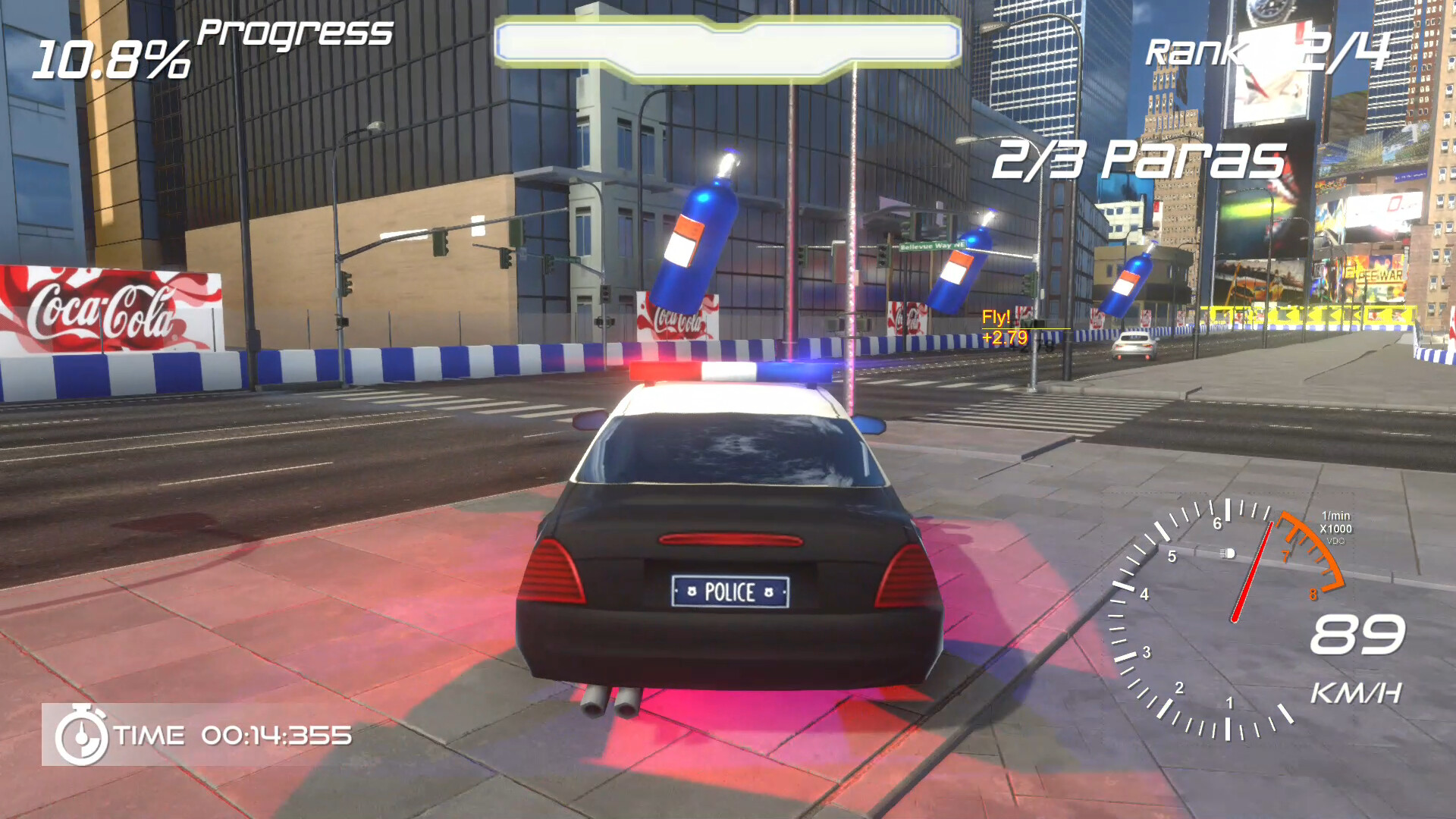Viewport: 1456px width, 819px height.
Task: Select the Progress header label
Action: [x=292, y=33]
